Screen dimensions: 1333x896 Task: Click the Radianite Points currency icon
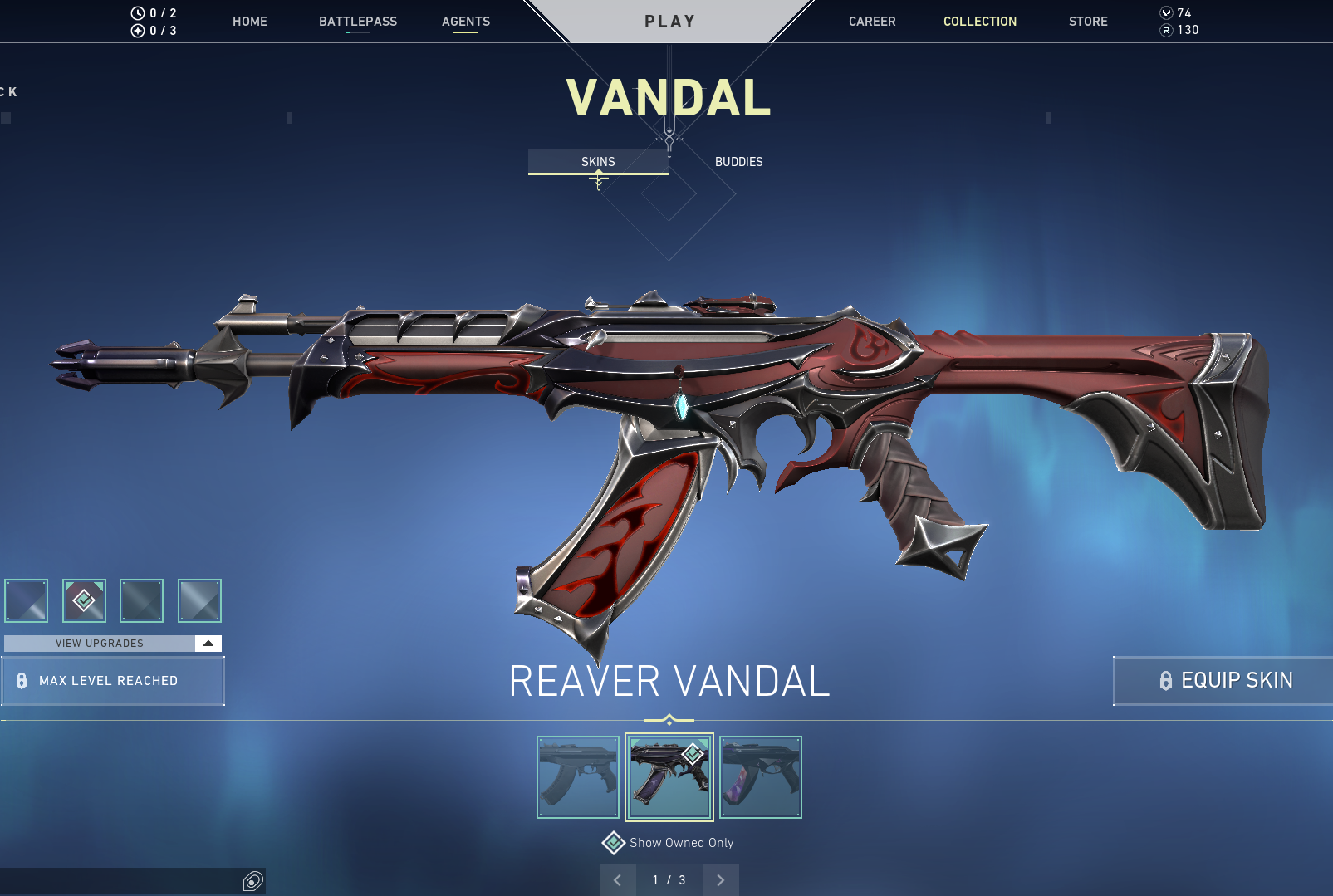1169,30
